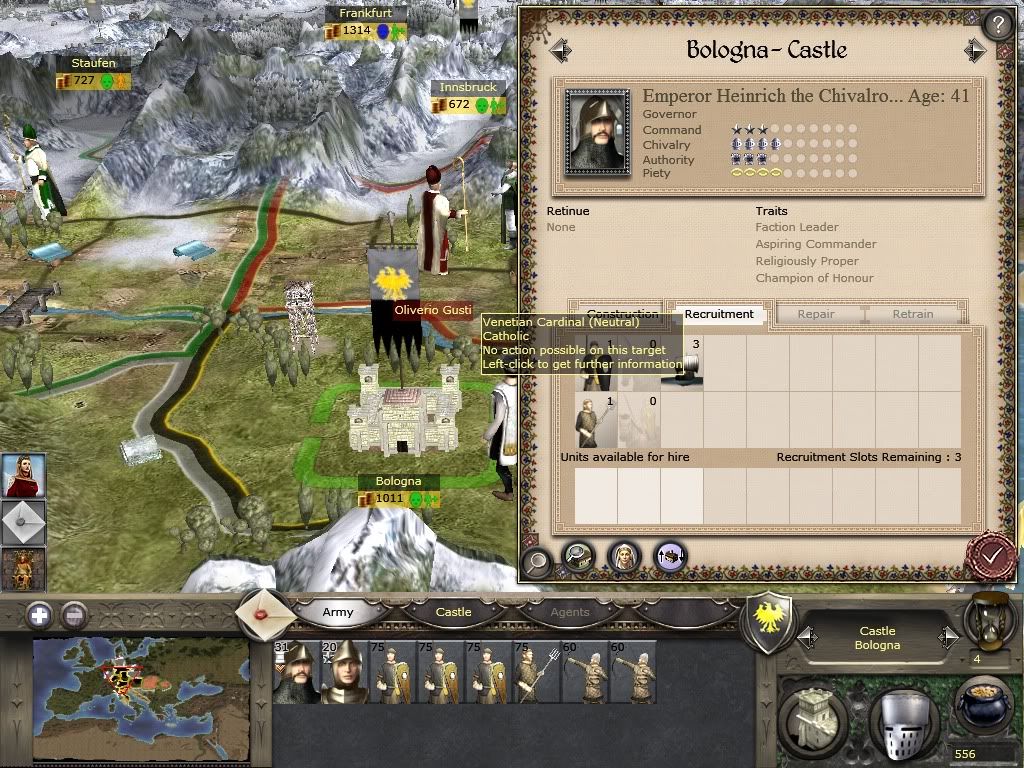Viewport: 1024px width, 768px height.
Task: Click the magnifying glass locate button
Action: click(x=537, y=561)
